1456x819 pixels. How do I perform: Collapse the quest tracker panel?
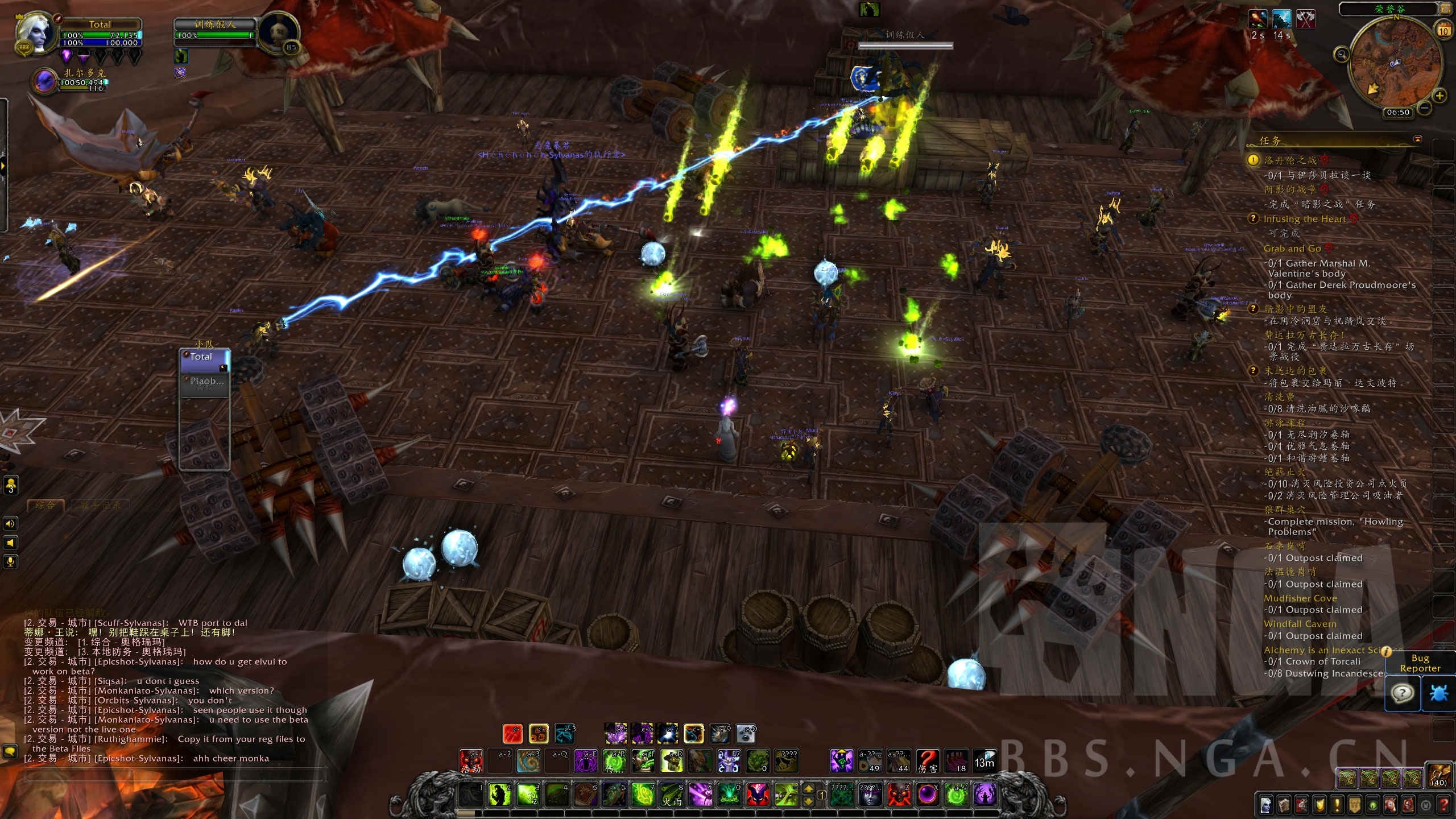[x=1418, y=139]
